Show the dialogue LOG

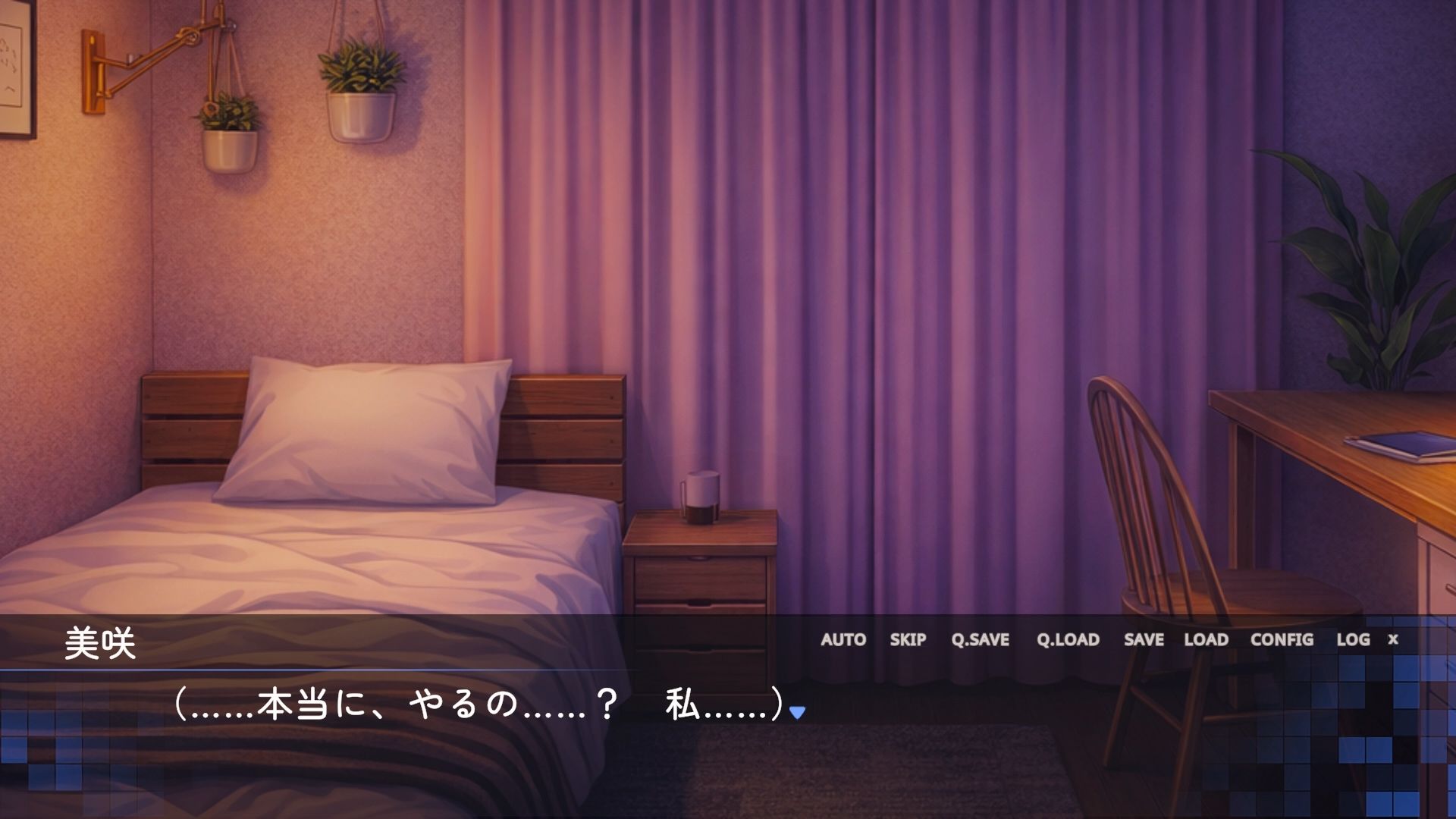click(x=1353, y=639)
